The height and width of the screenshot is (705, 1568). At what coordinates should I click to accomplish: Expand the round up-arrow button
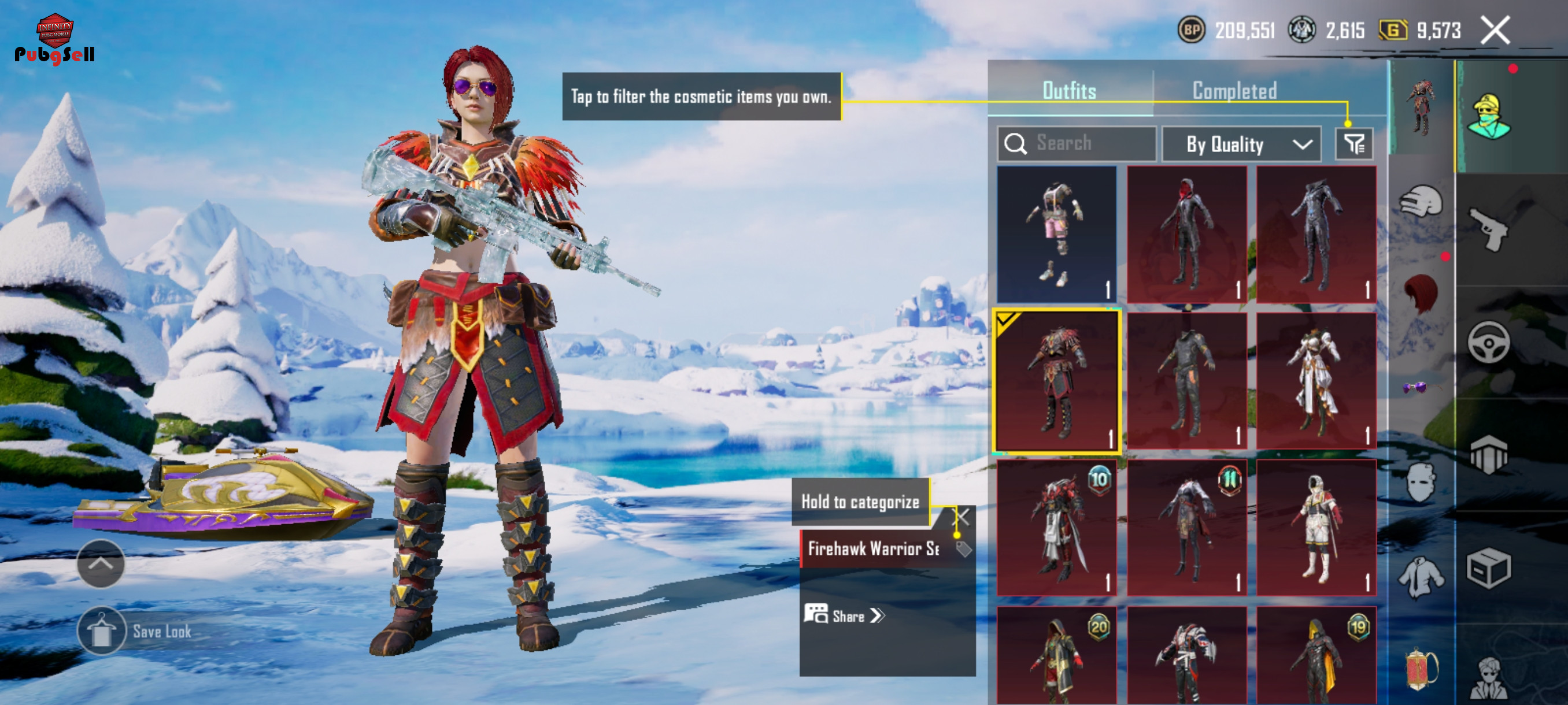pyautogui.click(x=101, y=563)
